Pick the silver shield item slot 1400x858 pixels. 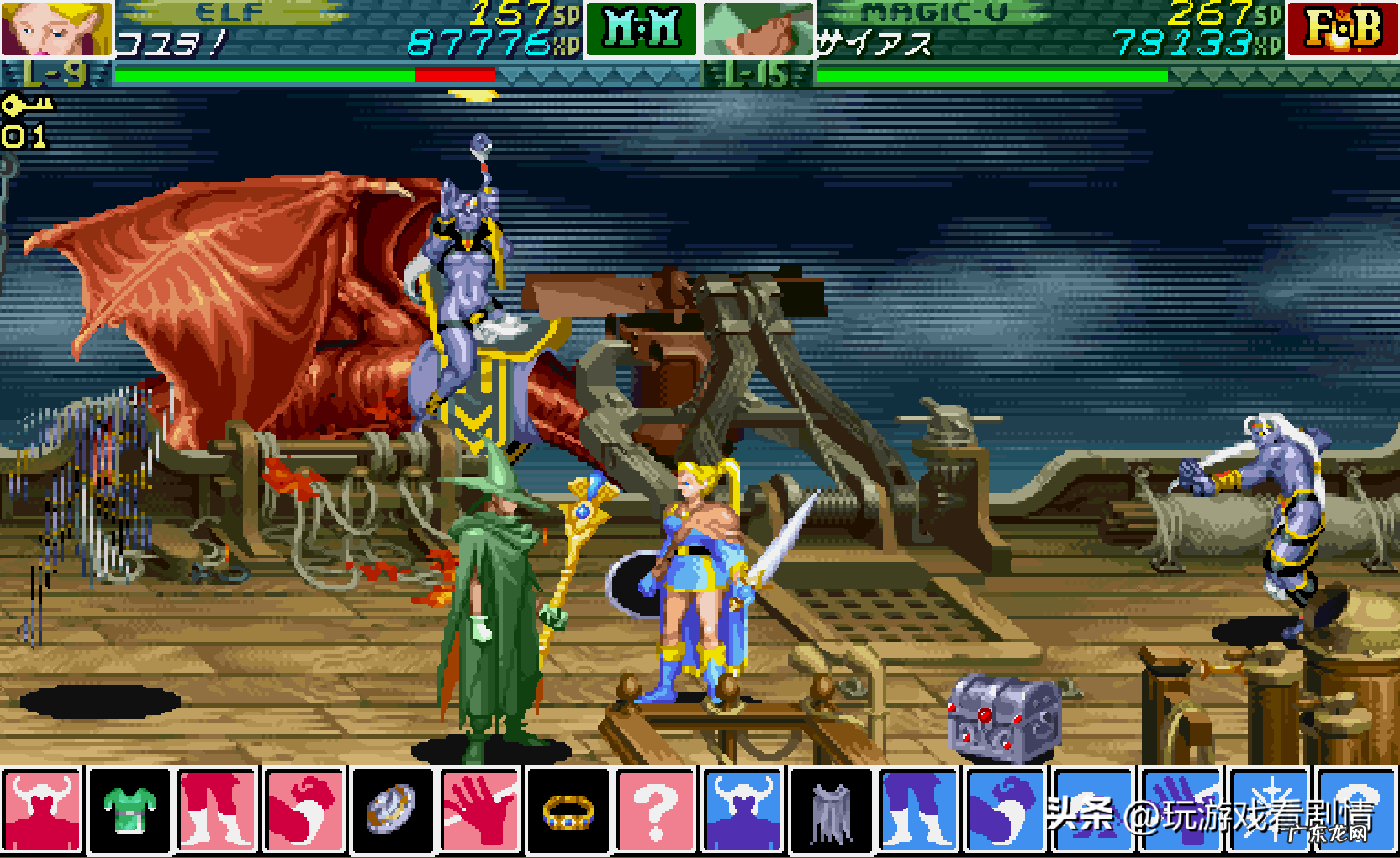click(392, 810)
